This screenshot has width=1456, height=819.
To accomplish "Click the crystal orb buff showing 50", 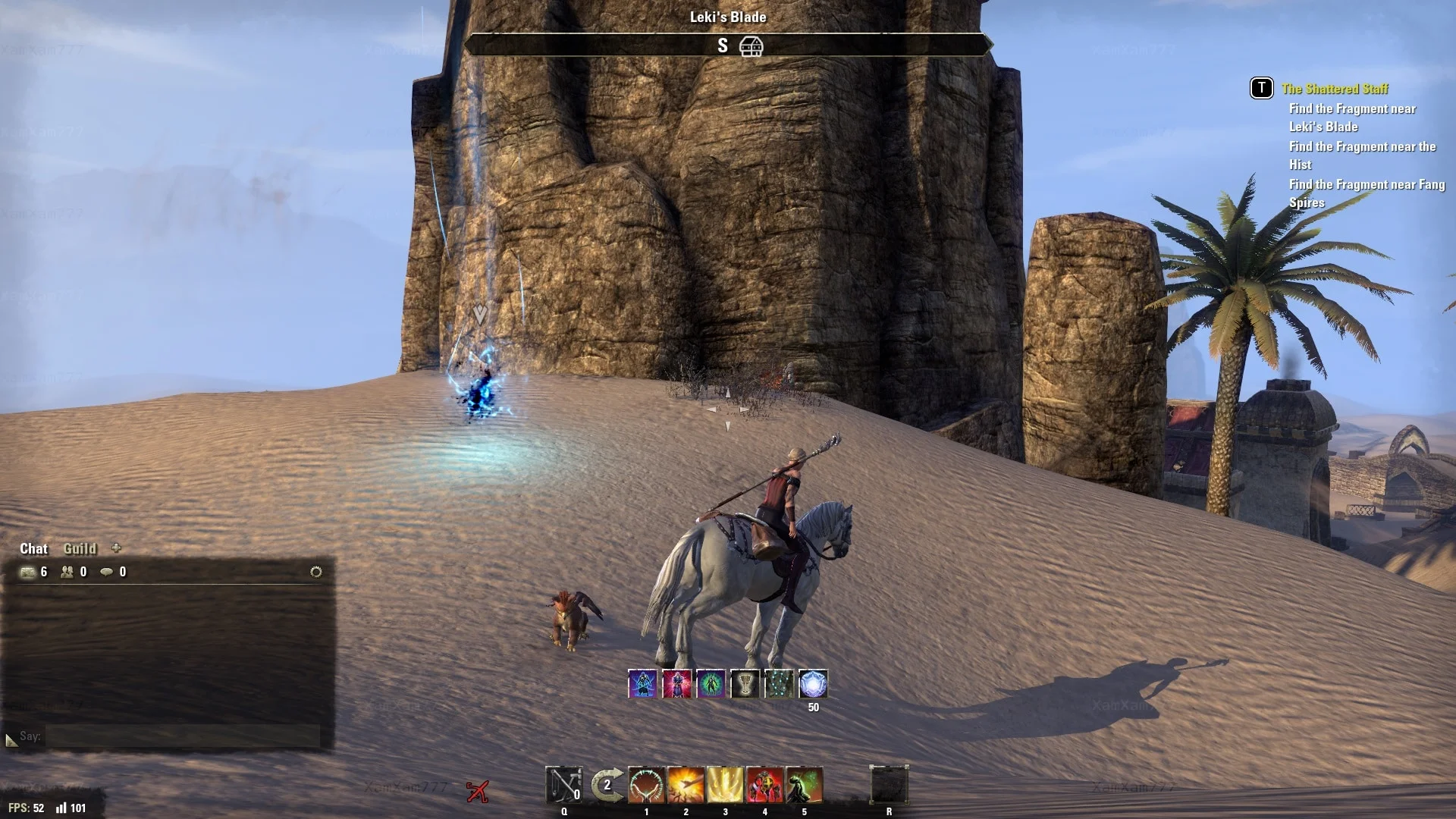I will [813, 684].
